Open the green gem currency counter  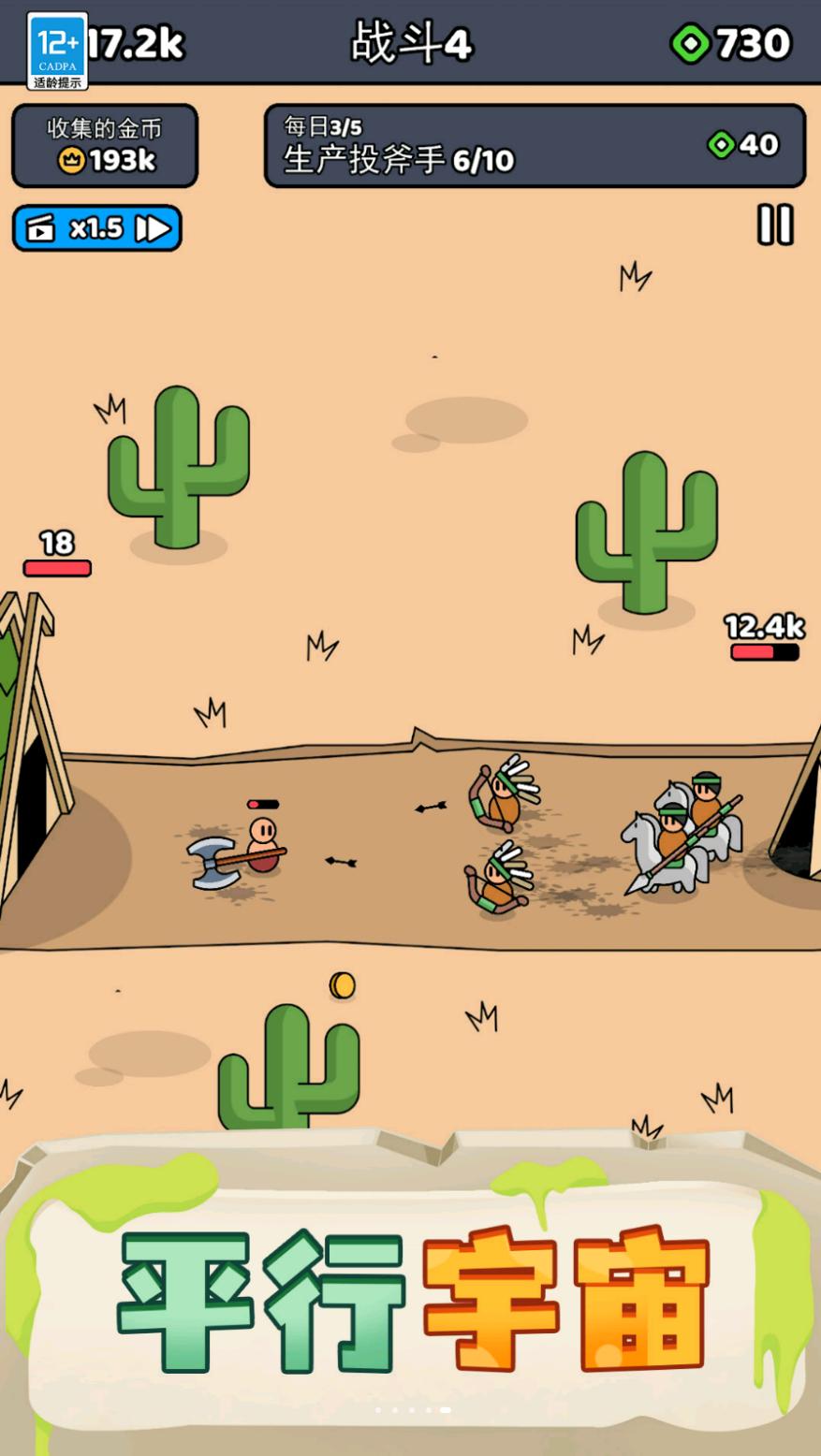tap(731, 43)
